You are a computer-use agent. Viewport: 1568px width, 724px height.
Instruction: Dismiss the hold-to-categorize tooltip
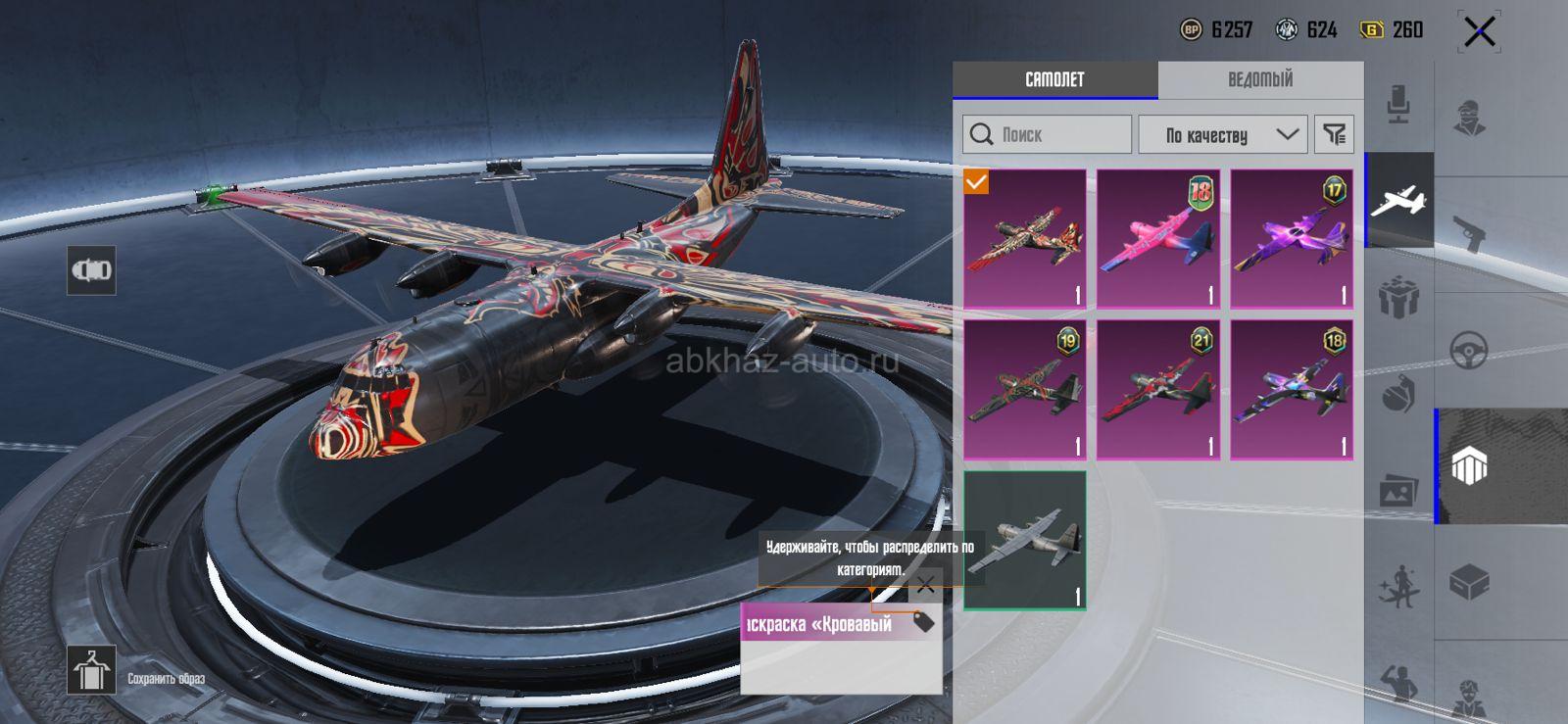925,586
